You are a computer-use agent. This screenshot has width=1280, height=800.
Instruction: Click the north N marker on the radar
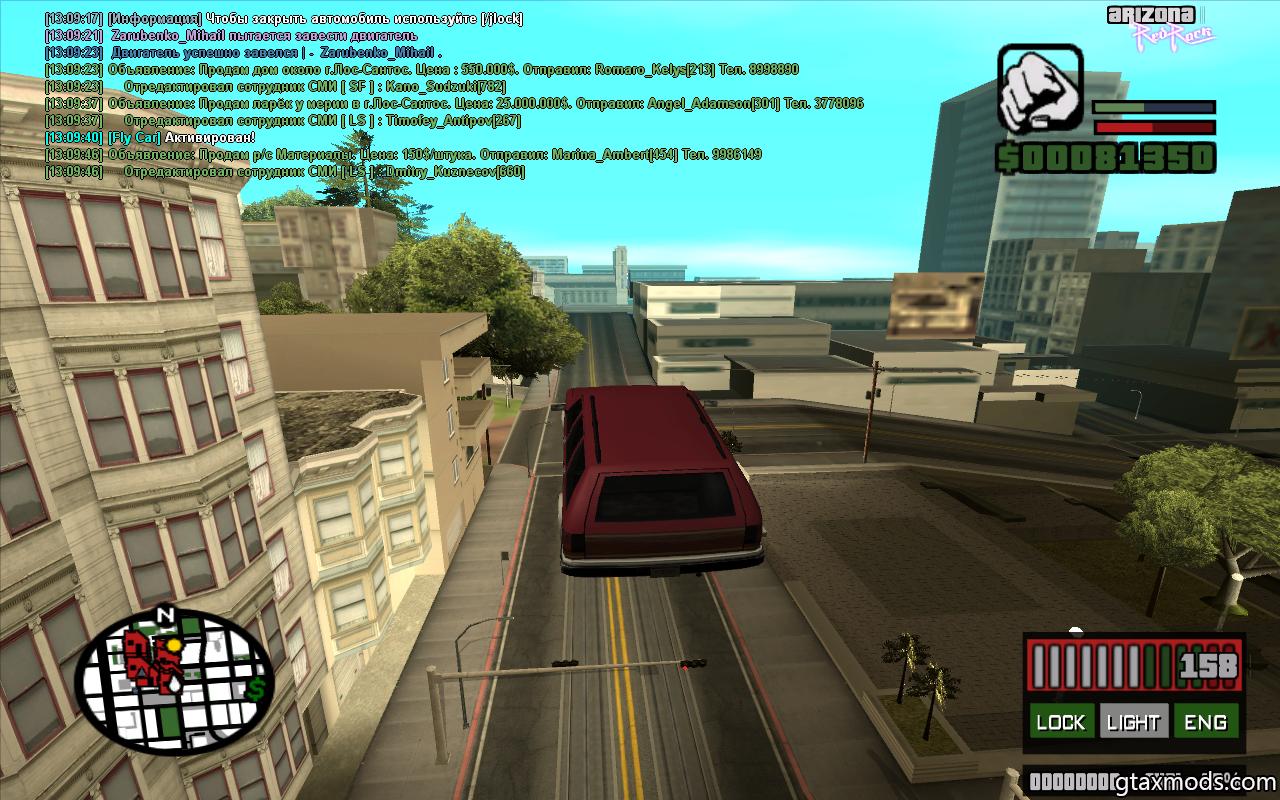(x=166, y=615)
